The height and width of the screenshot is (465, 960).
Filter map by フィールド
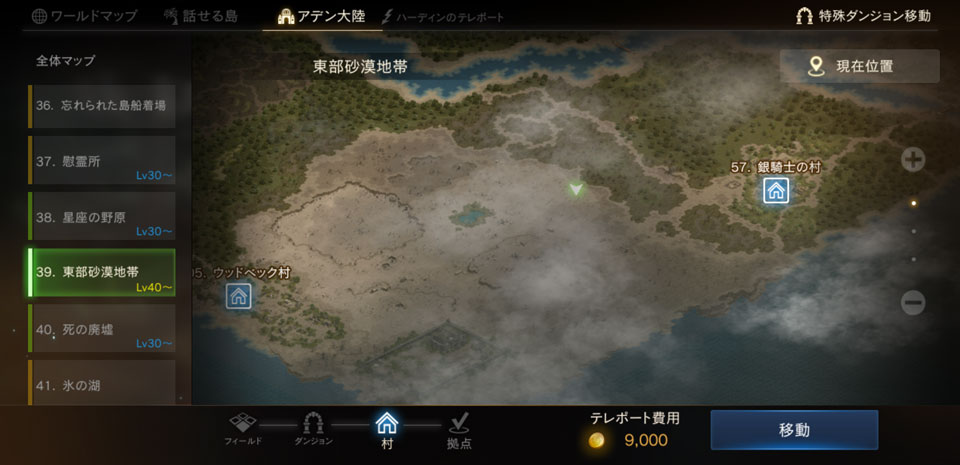click(244, 428)
